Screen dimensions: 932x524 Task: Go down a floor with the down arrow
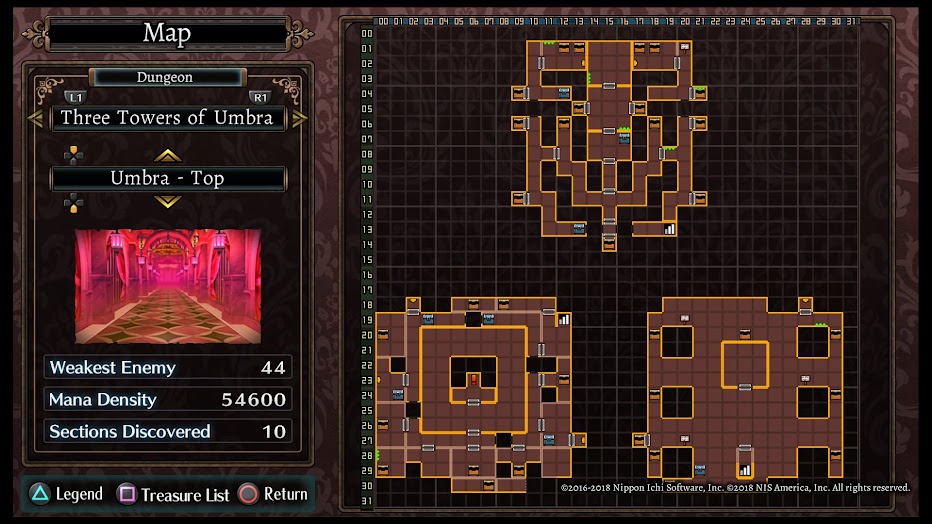click(167, 202)
